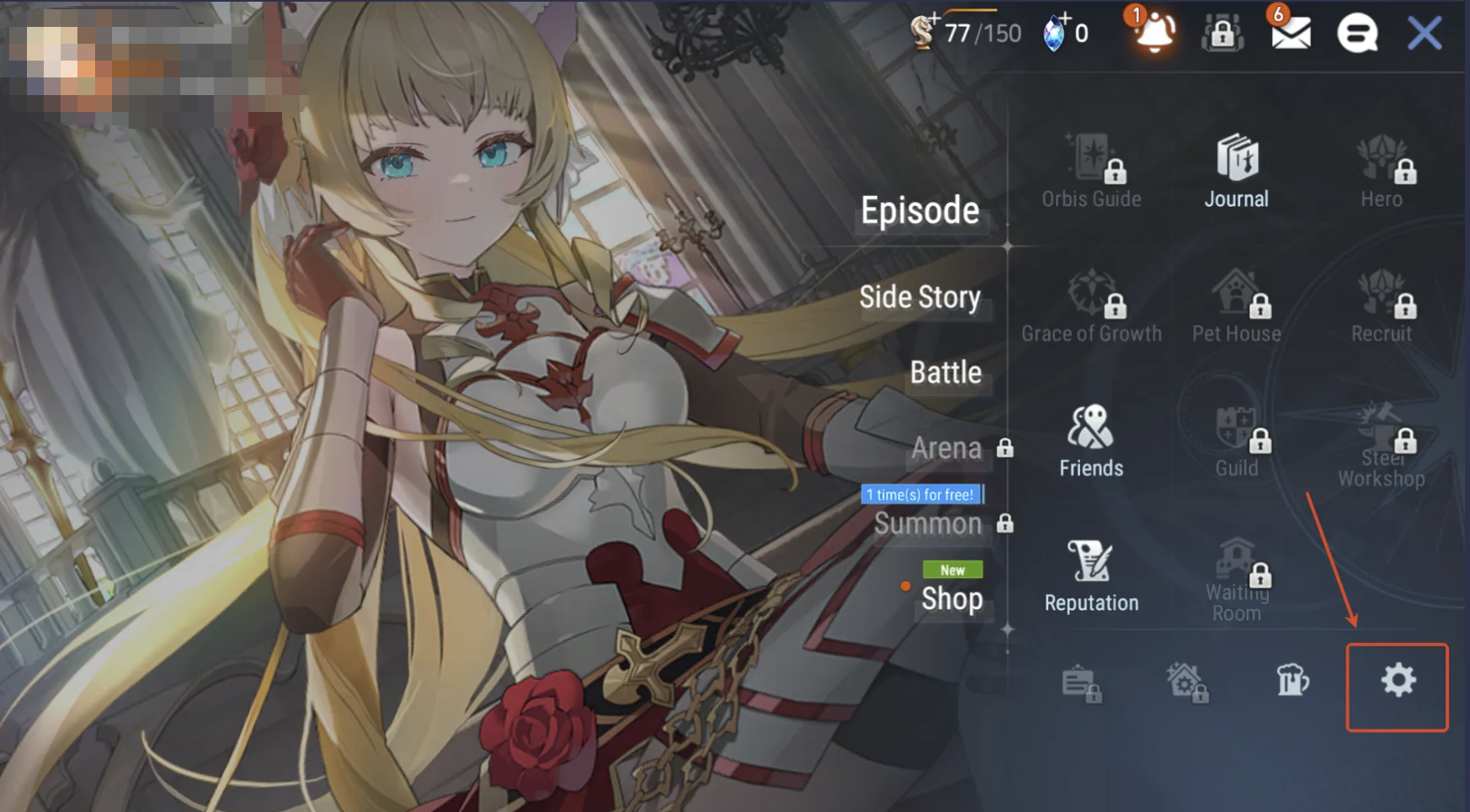Tap the locked Guild icon
Screen dimensions: 1470x812
pyautogui.click(x=1236, y=441)
